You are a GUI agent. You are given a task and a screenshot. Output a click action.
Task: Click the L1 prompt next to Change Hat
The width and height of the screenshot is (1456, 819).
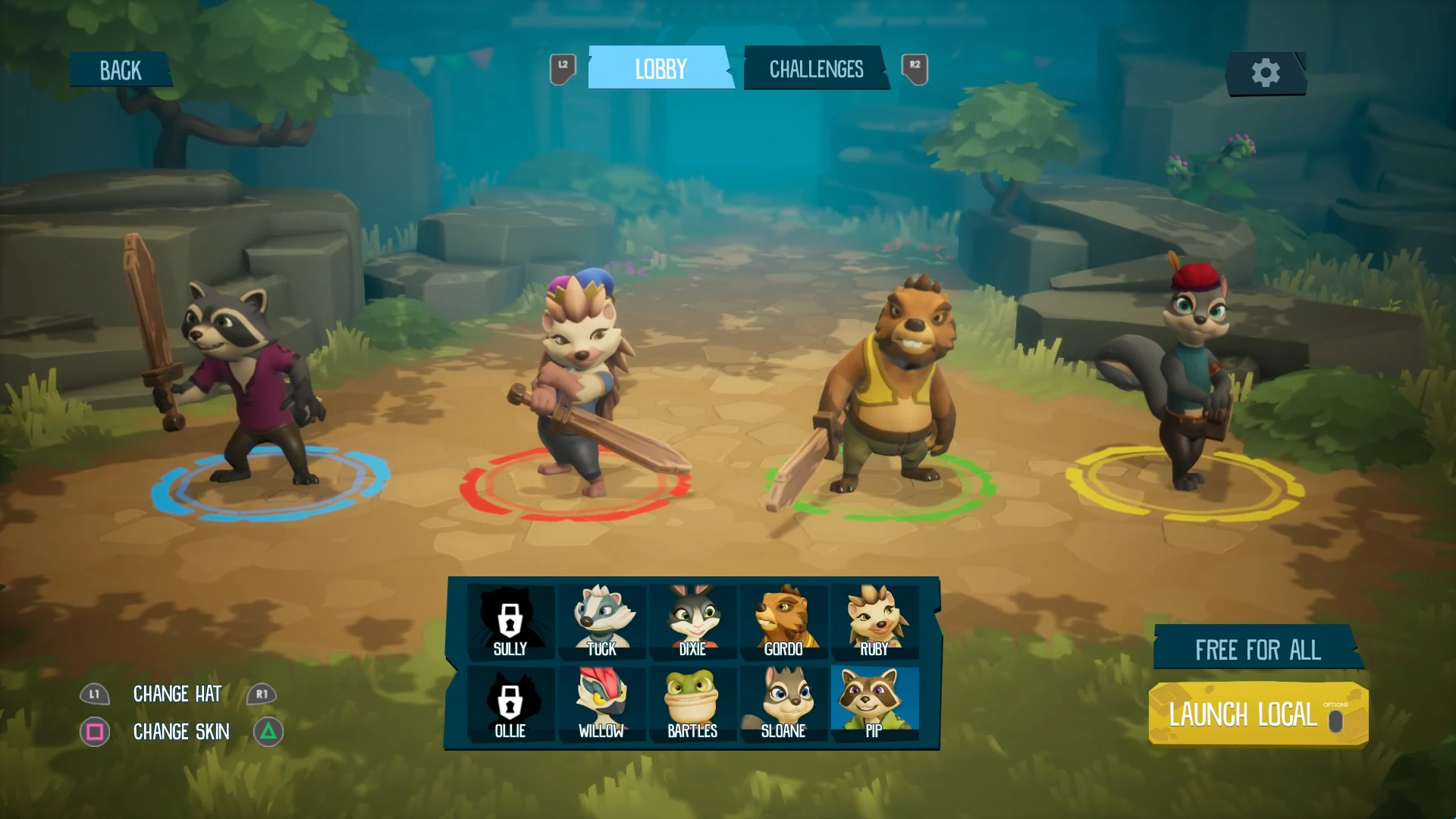point(94,694)
